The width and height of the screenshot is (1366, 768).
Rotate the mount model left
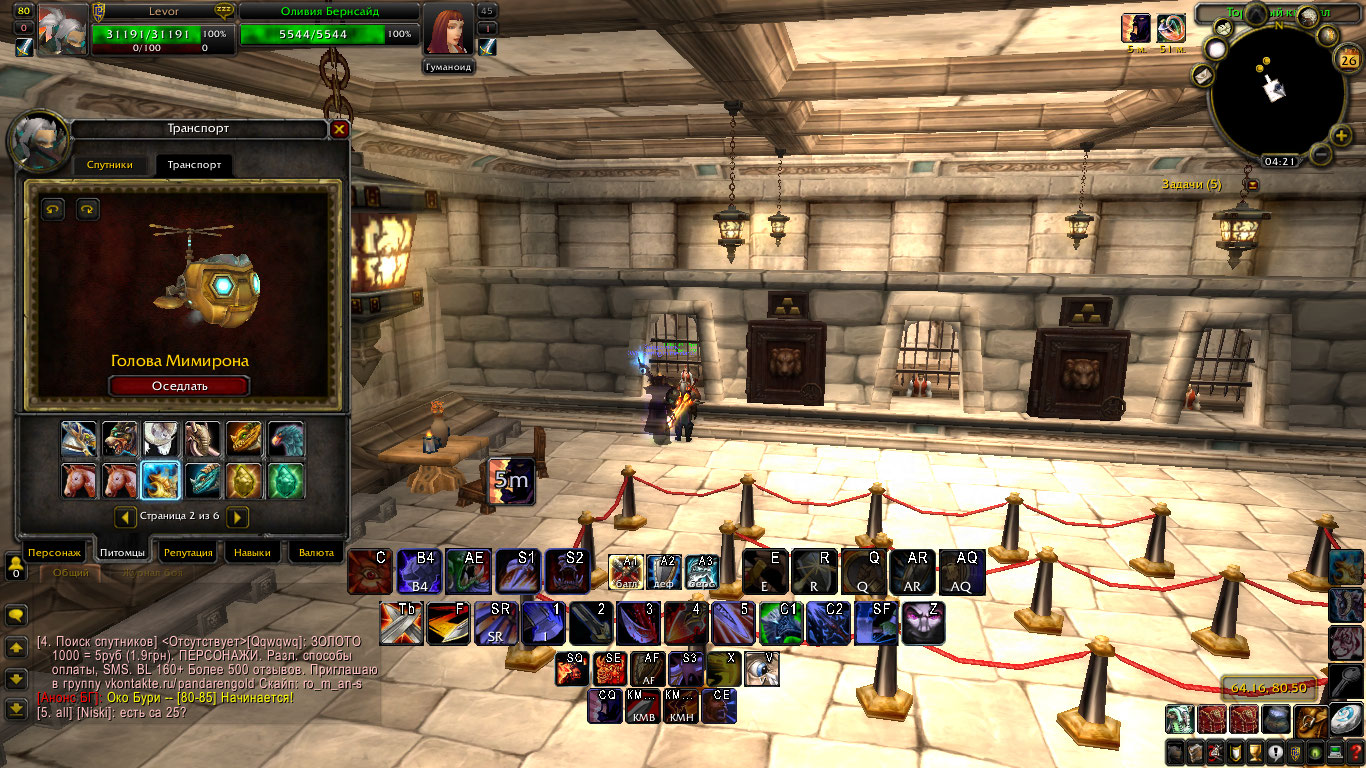click(53, 209)
